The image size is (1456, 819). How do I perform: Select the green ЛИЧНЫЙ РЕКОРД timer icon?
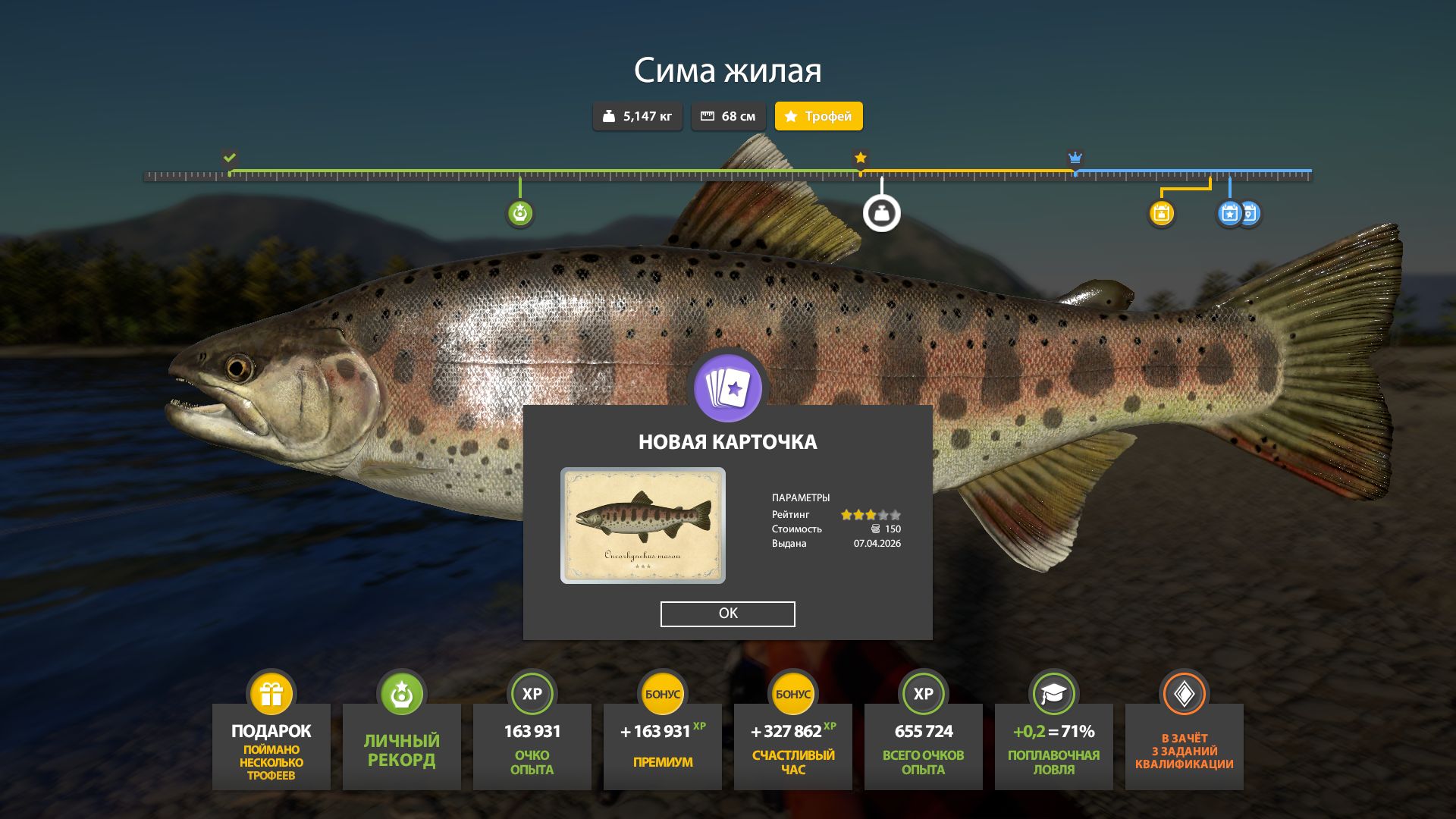401,692
